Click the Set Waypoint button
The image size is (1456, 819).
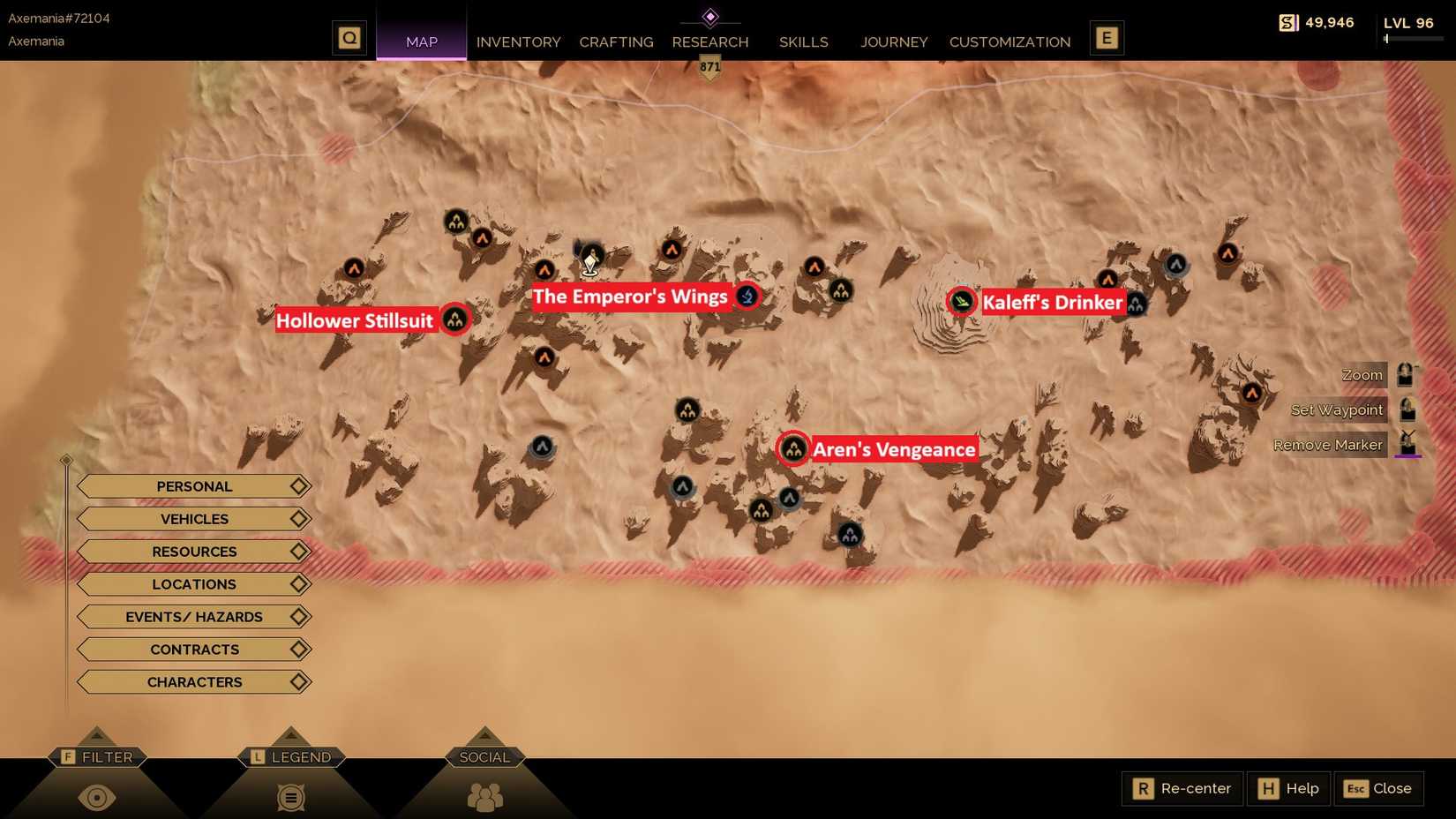(x=1336, y=409)
